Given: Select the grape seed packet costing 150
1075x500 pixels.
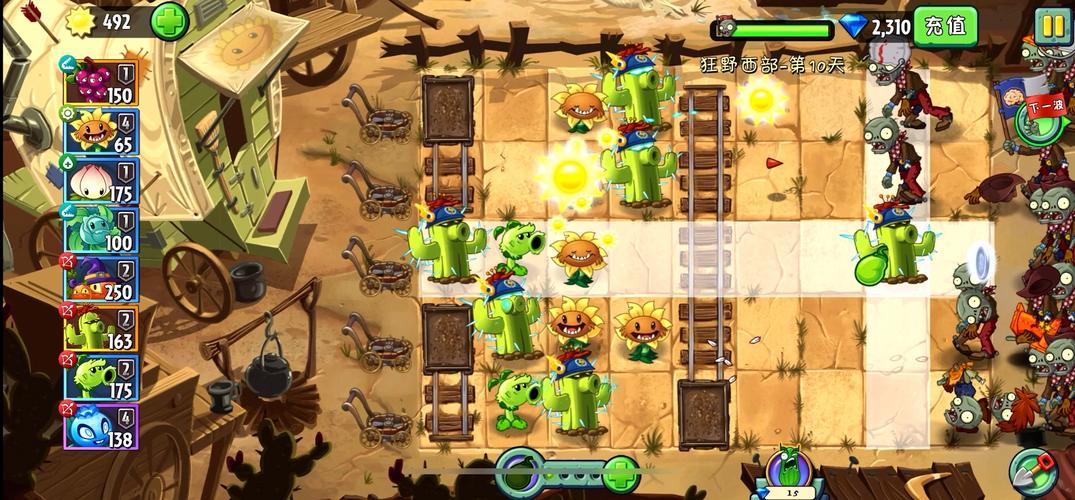Looking at the screenshot, I should point(102,82).
